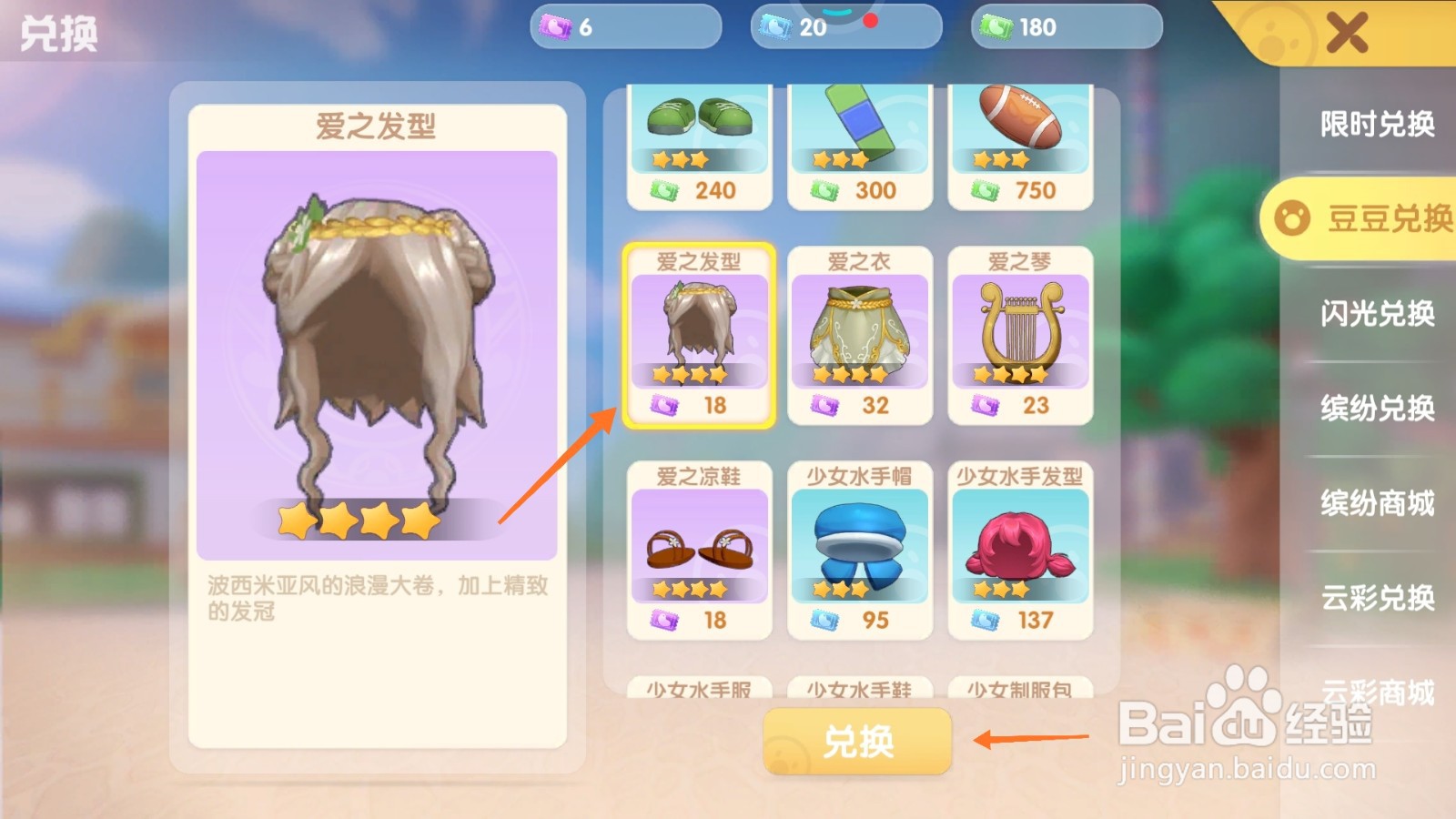Activate the 豆豆兑换 category toggle
1456x819 pixels.
pos(1361,218)
